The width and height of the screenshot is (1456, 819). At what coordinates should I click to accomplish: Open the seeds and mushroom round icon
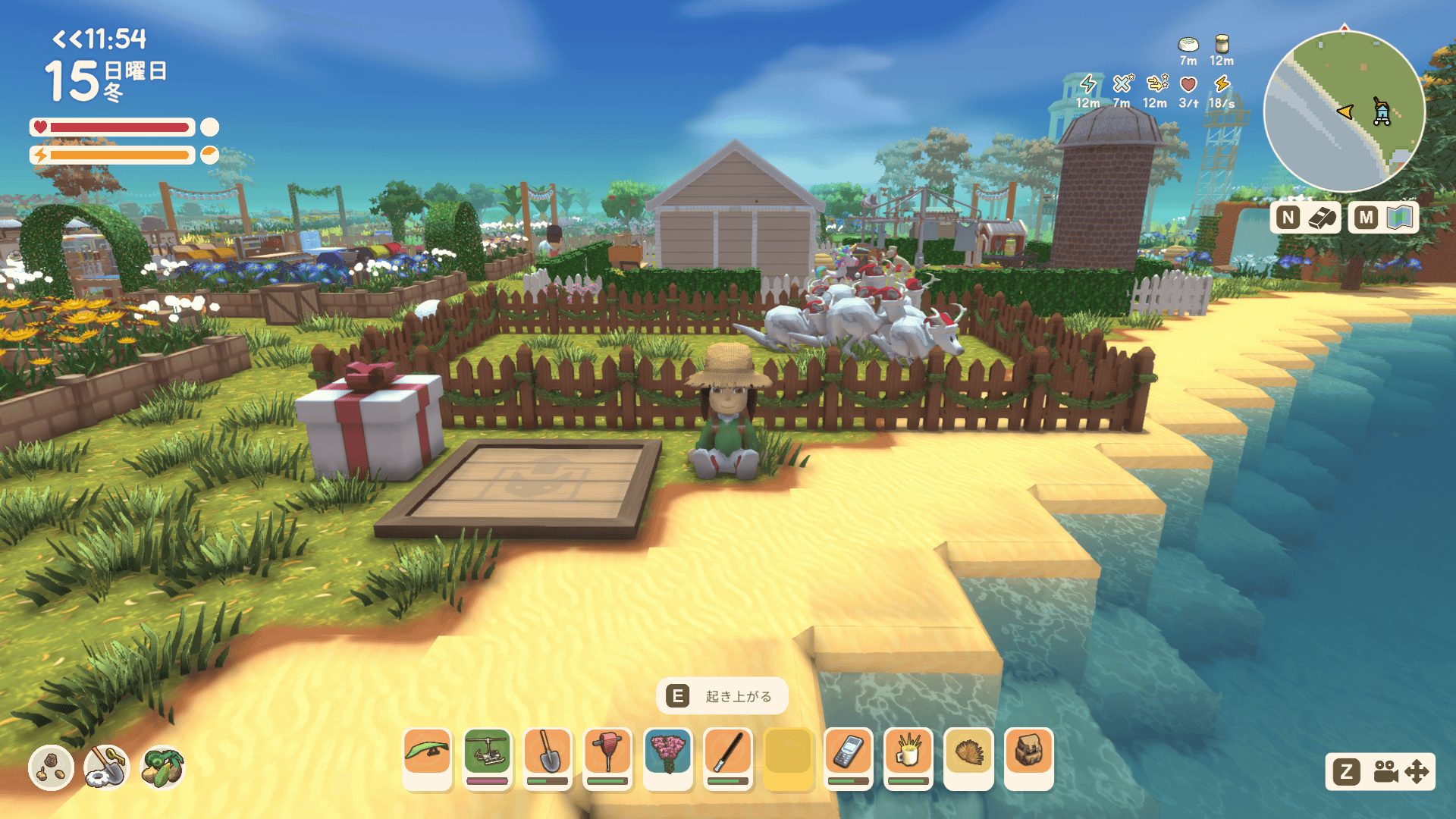tap(51, 767)
